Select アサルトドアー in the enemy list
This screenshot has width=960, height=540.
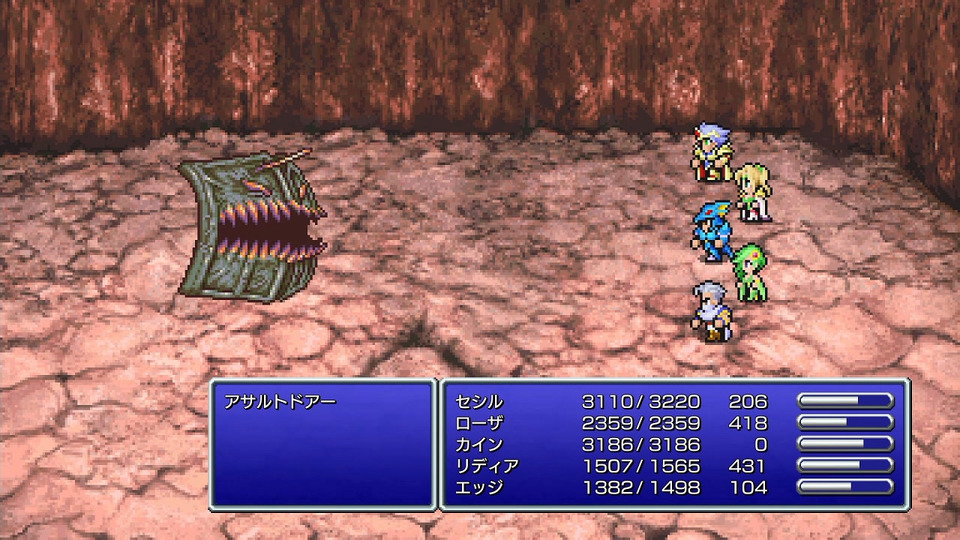283,402
